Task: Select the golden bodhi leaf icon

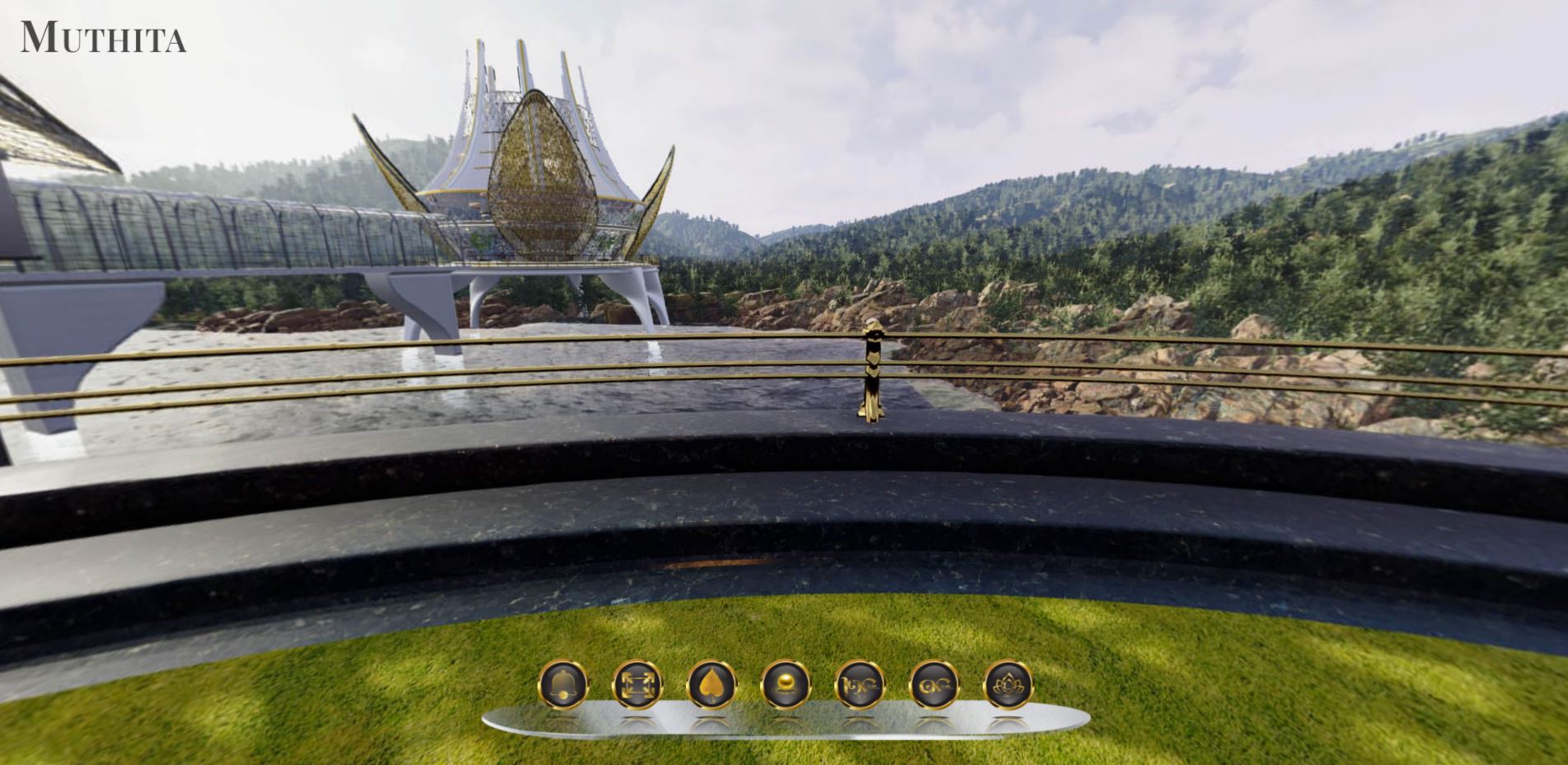Action: click(x=711, y=684)
